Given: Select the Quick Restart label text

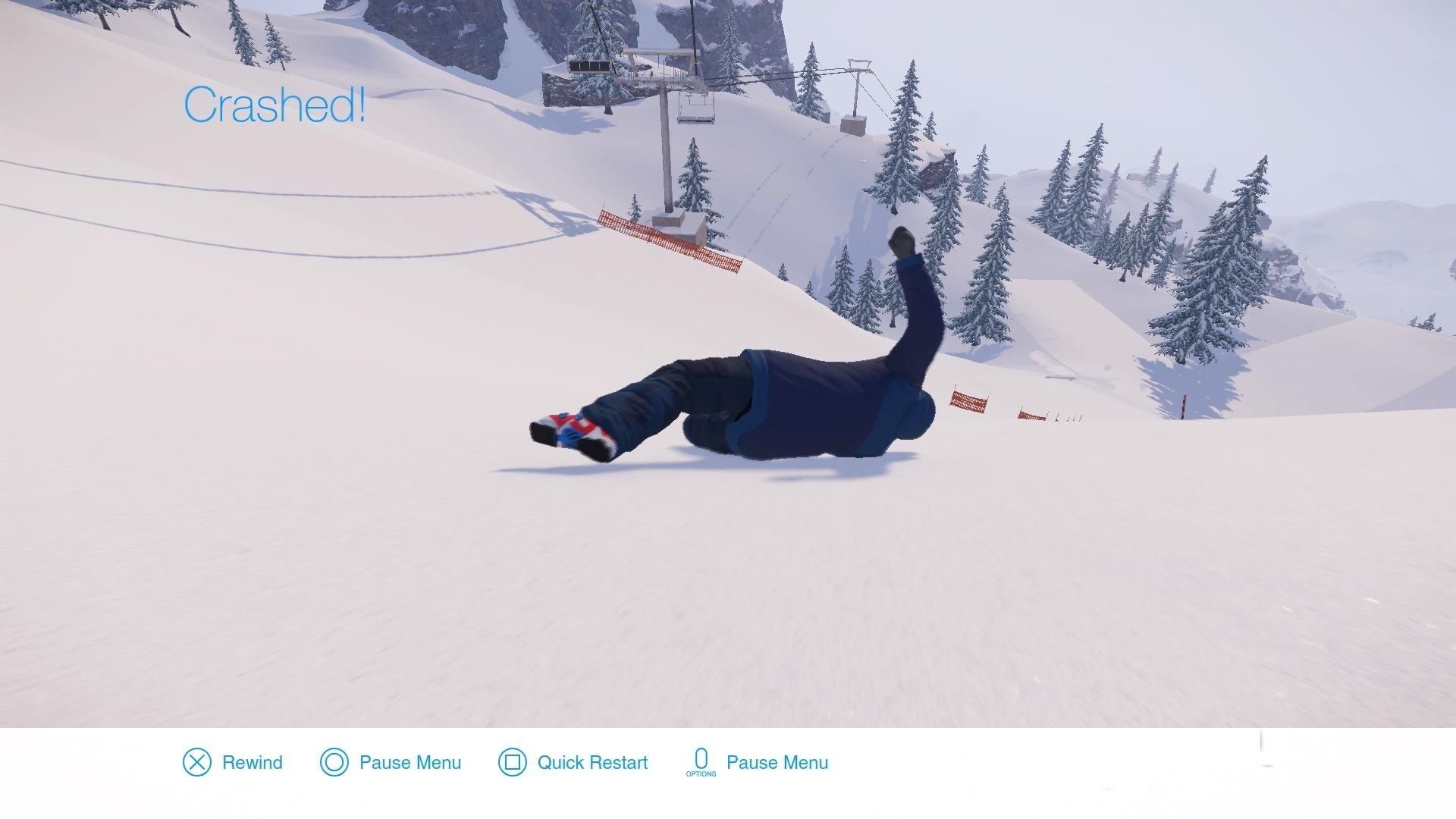Looking at the screenshot, I should tap(591, 763).
